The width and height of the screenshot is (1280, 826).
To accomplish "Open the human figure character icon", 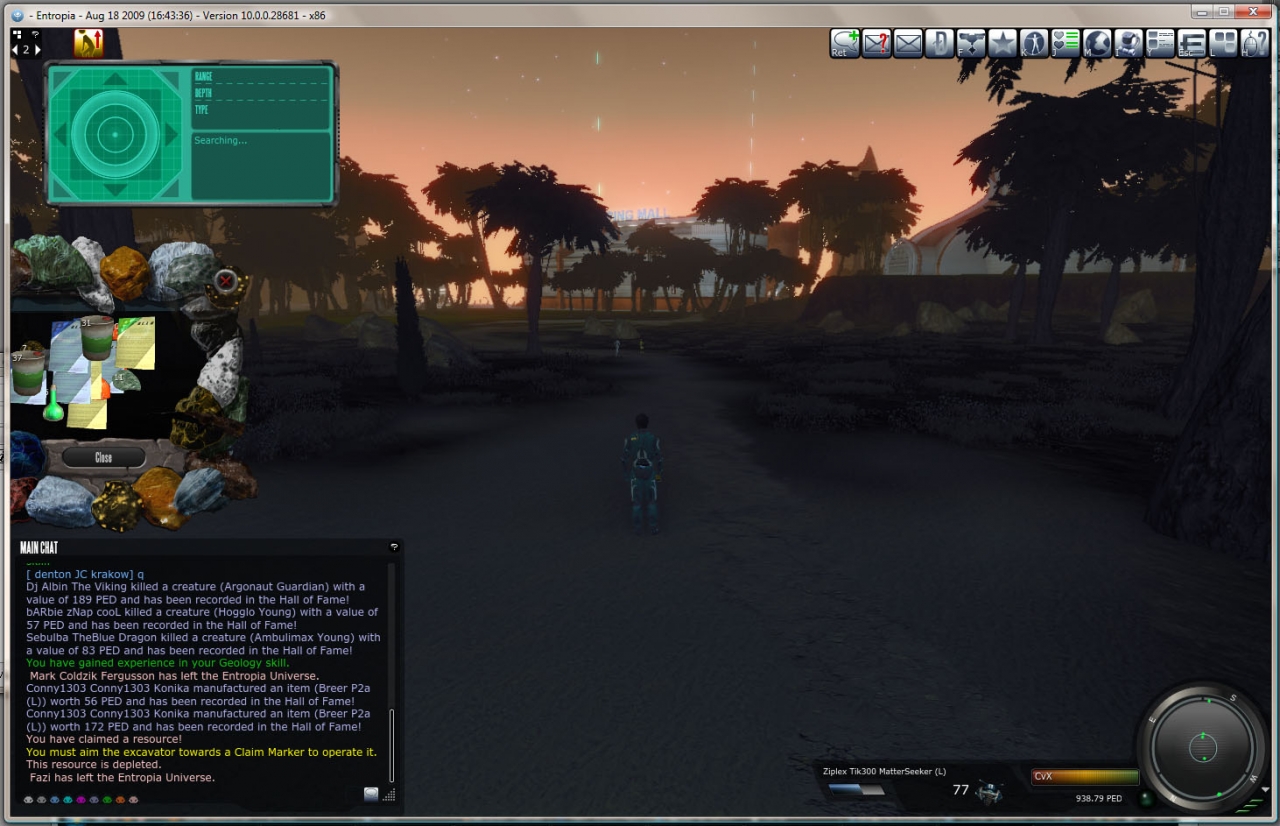I will [1034, 44].
